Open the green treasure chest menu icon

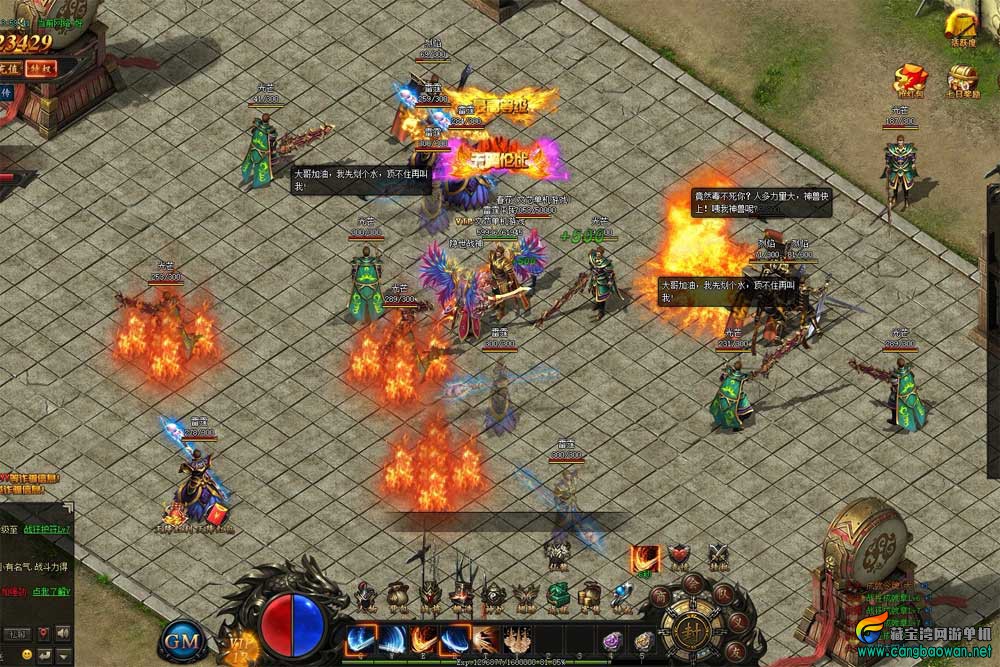(x=558, y=596)
